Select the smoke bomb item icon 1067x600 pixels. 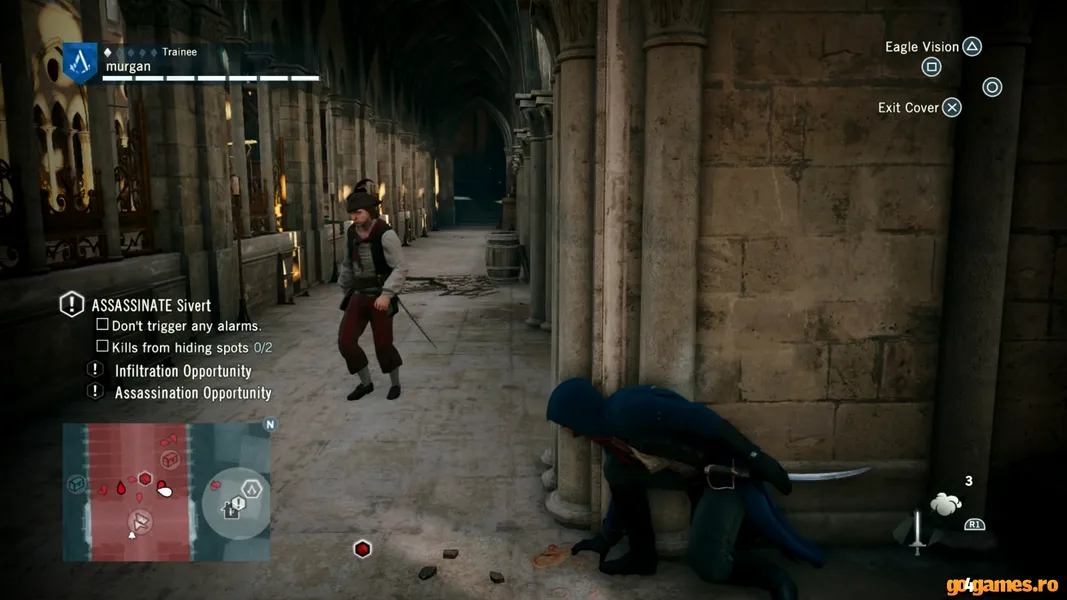click(x=945, y=504)
